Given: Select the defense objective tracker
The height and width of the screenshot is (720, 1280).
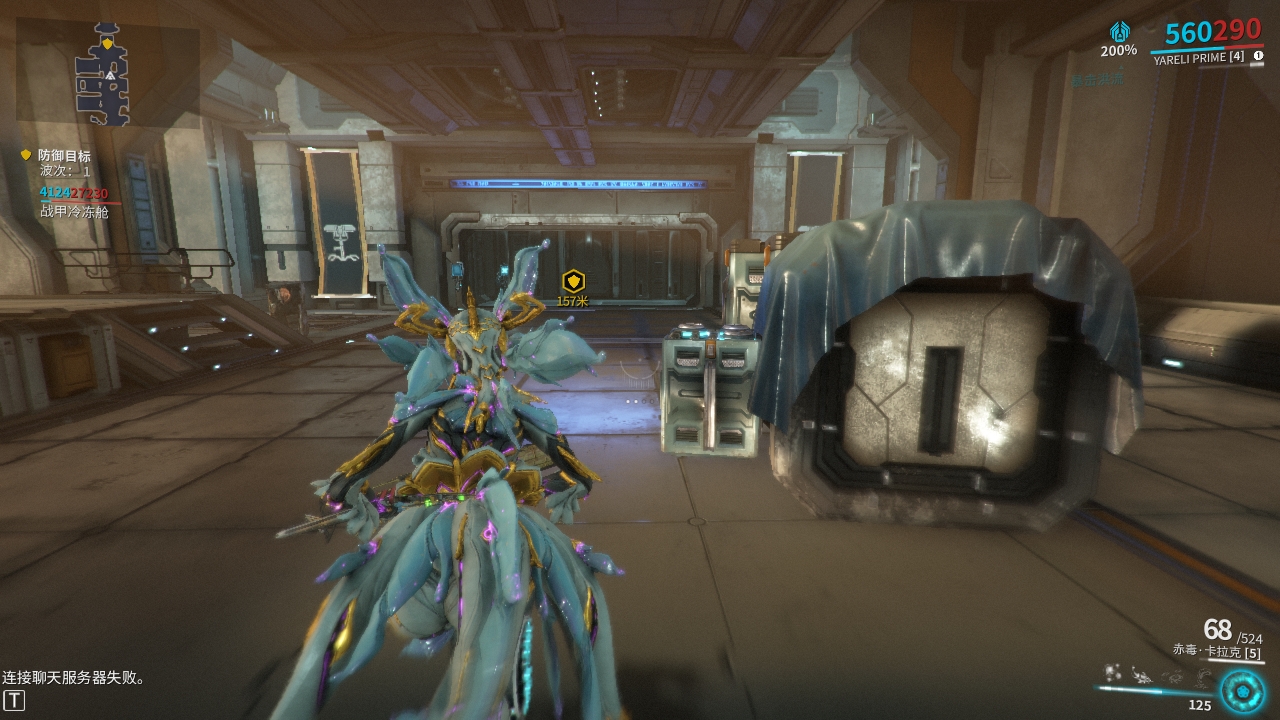Looking at the screenshot, I should click(x=64, y=156).
